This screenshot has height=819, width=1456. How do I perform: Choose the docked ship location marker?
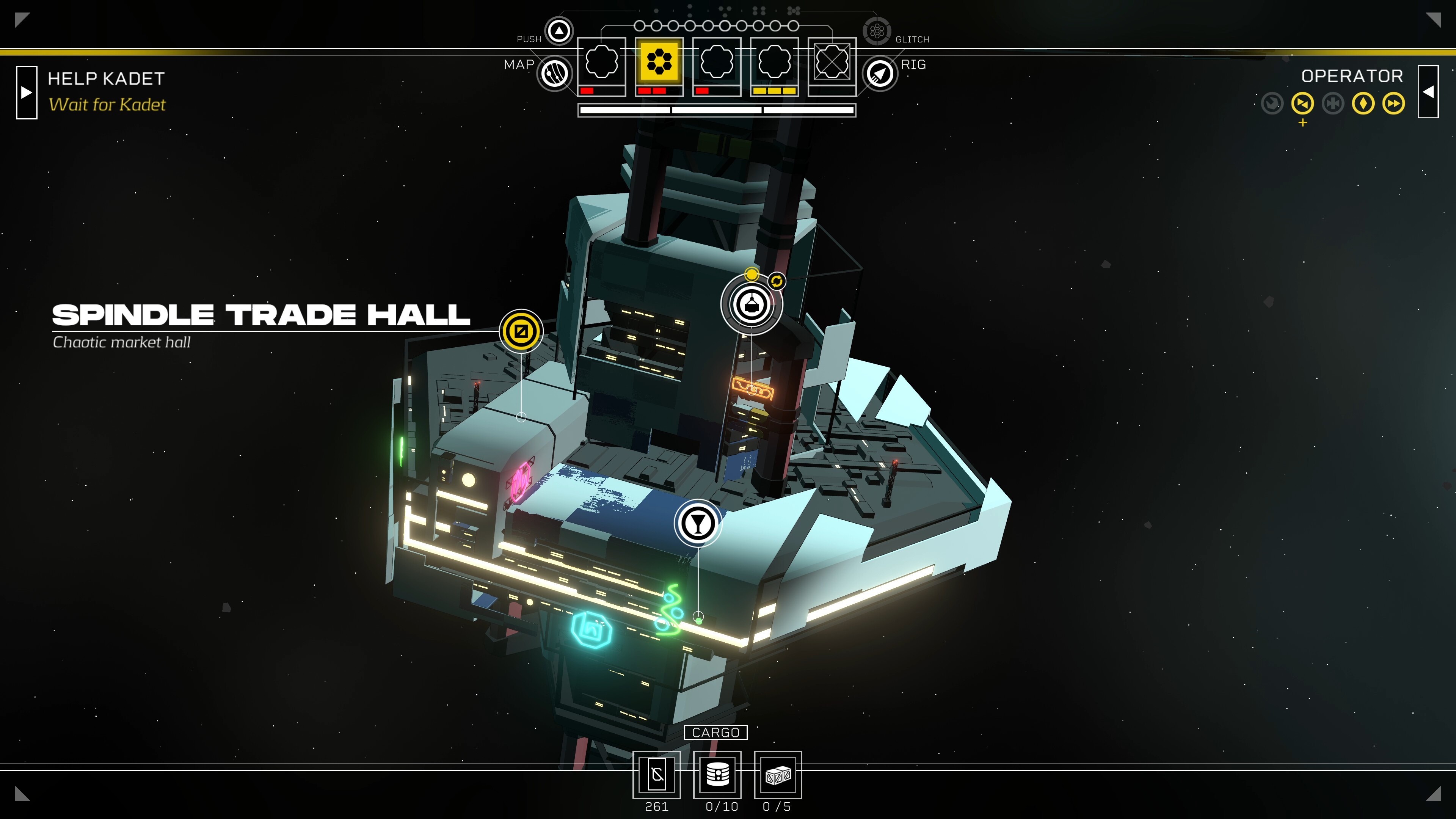pyautogui.click(x=751, y=304)
